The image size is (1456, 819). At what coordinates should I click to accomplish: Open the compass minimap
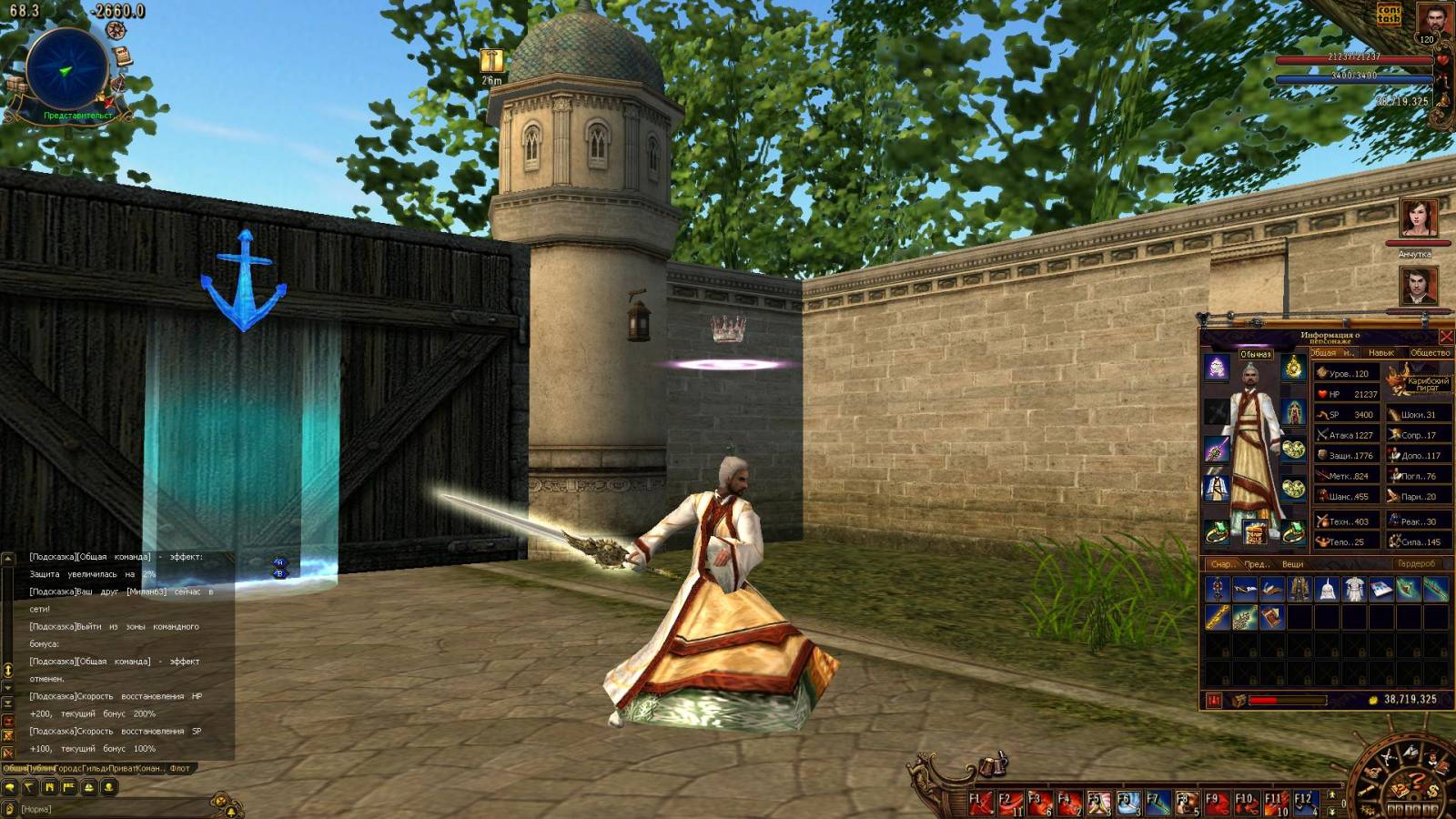coord(66,69)
